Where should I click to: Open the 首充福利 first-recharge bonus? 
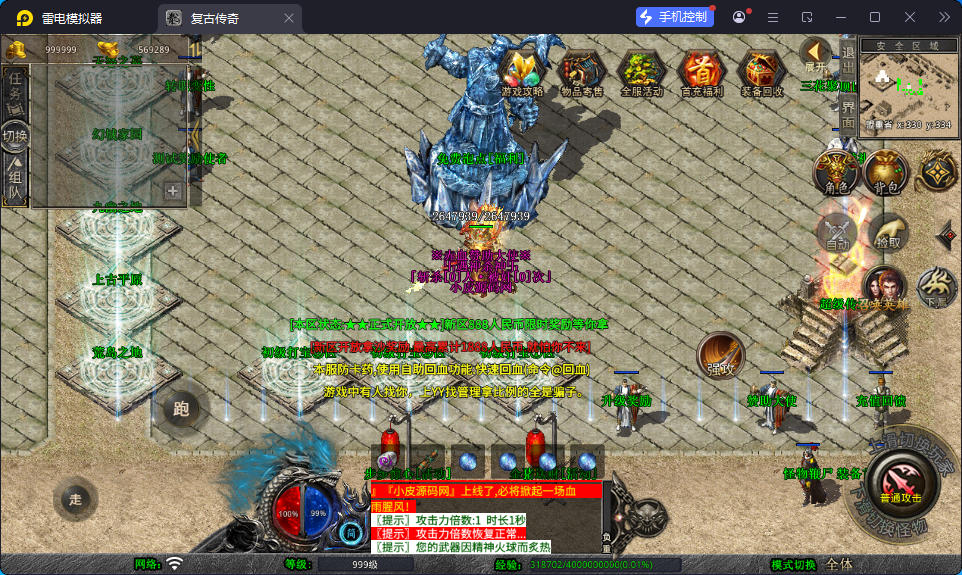(x=701, y=71)
